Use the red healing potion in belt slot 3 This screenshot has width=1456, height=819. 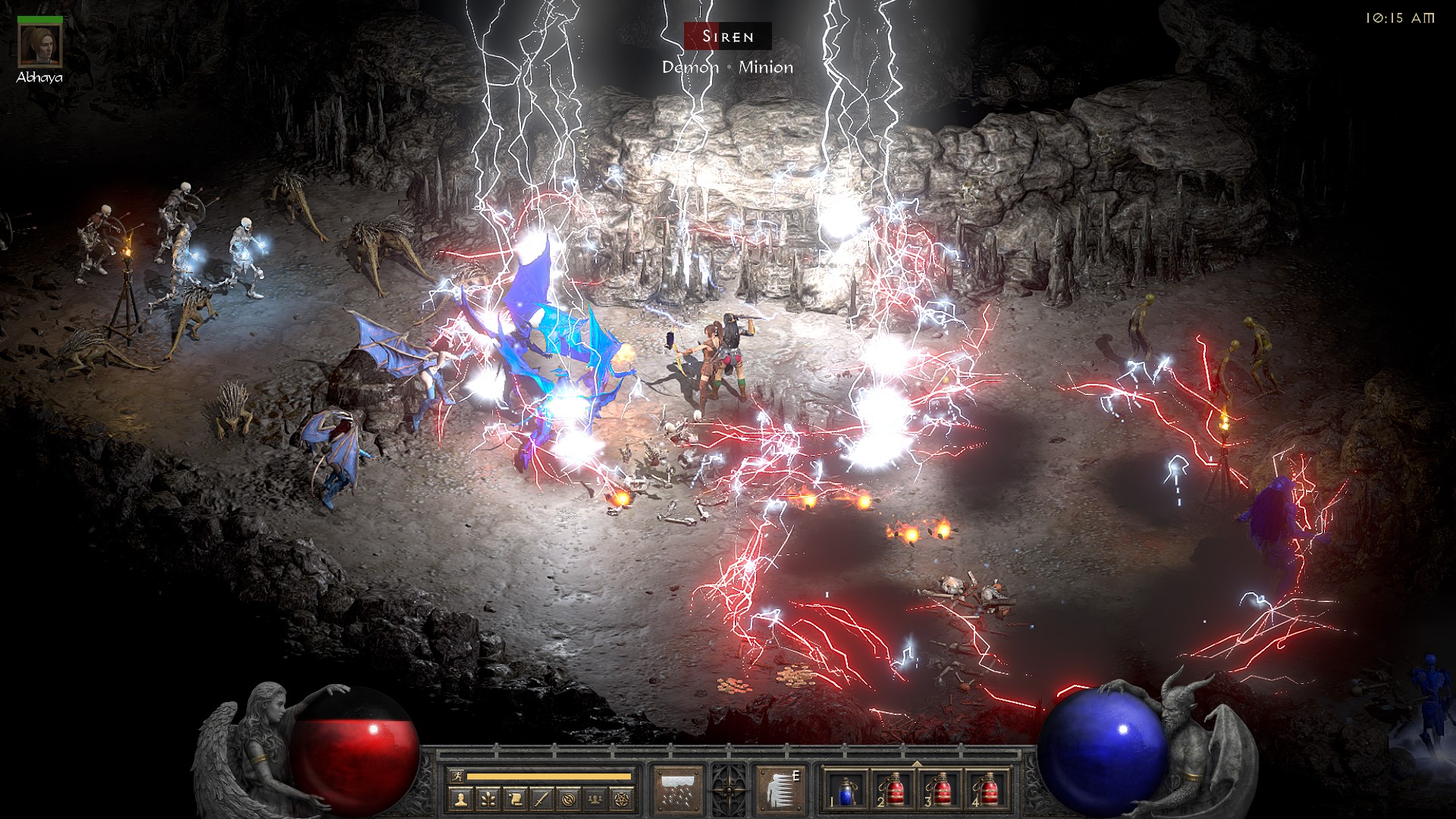click(940, 789)
